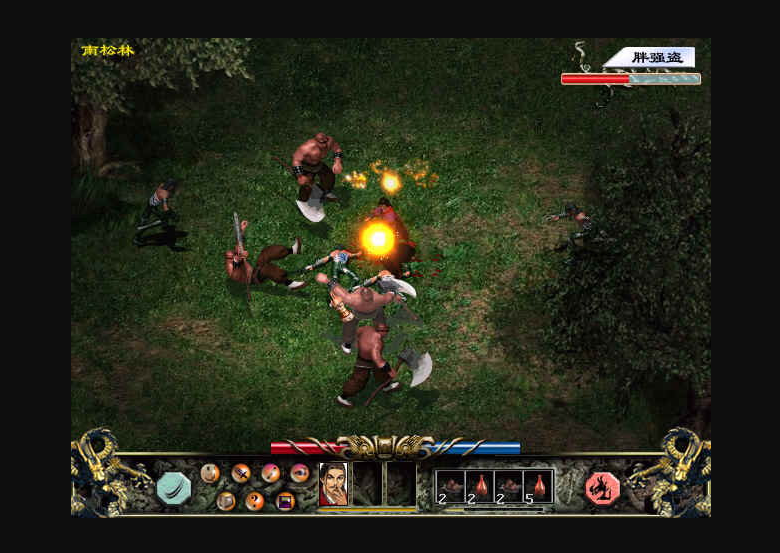This screenshot has width=780, height=553.
Task: Click the purple screen system button
Action: tap(285, 501)
